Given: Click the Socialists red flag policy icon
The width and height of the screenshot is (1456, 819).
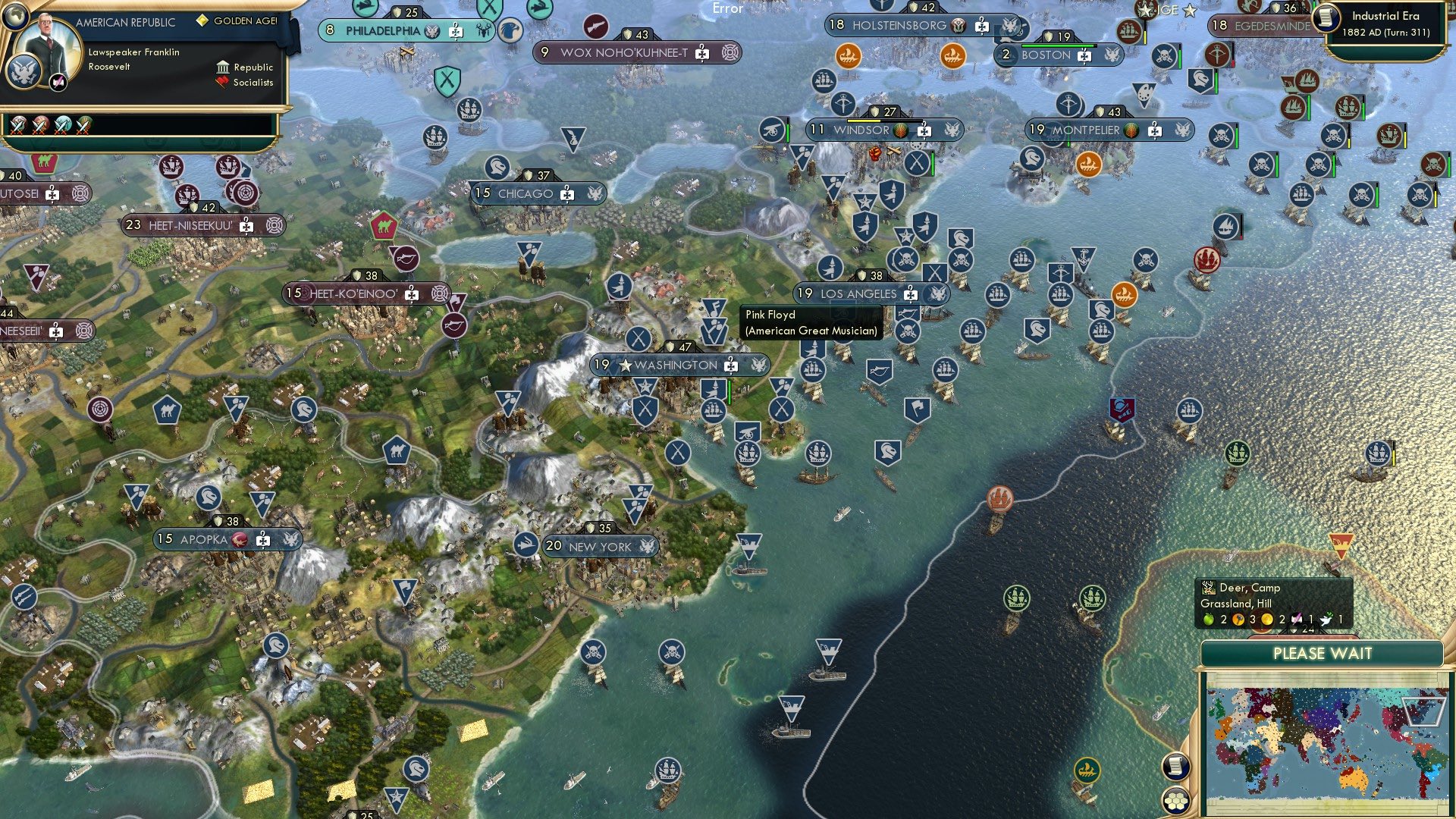Looking at the screenshot, I should [x=222, y=82].
